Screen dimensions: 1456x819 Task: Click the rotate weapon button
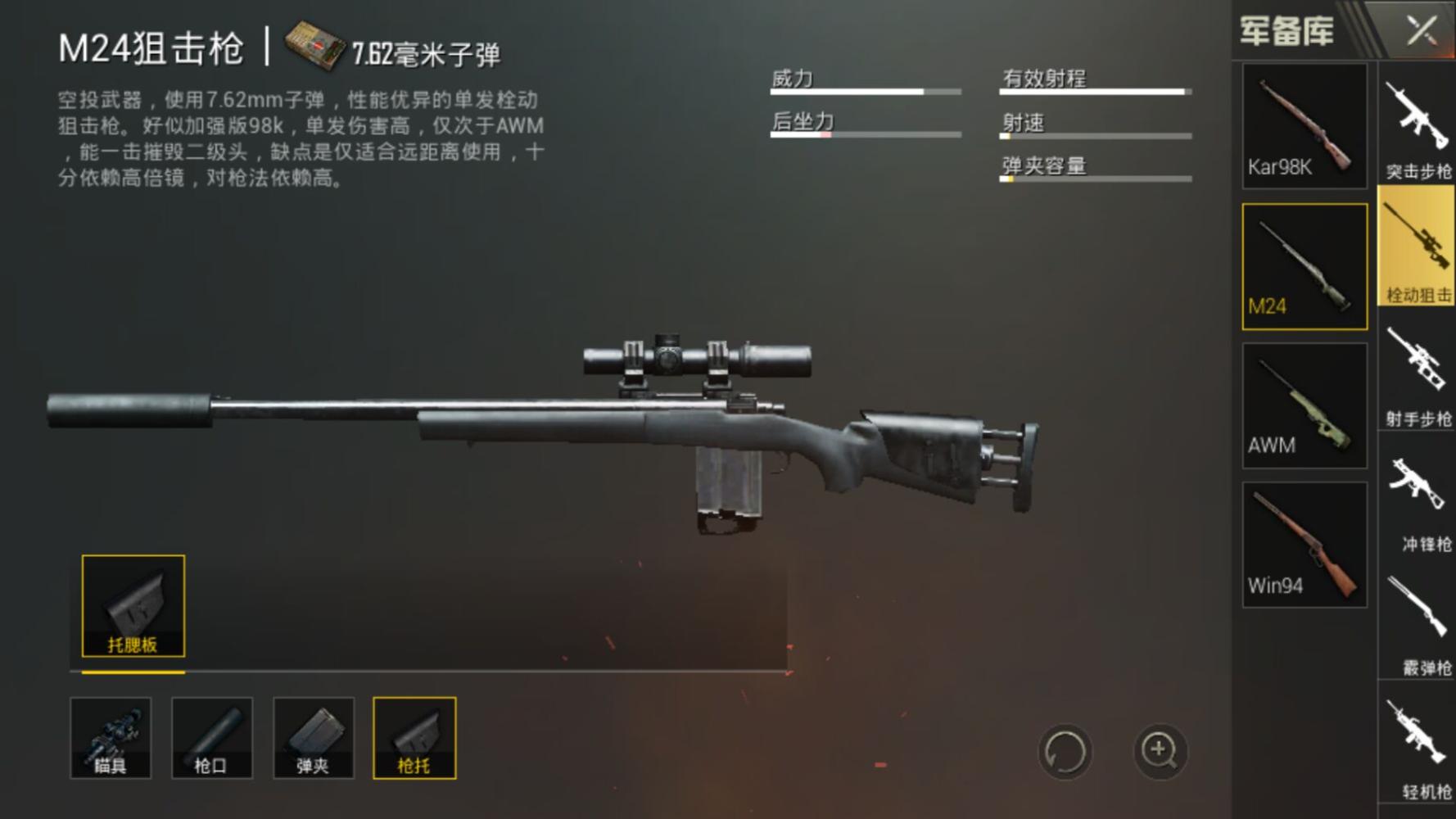pyautogui.click(x=1065, y=752)
